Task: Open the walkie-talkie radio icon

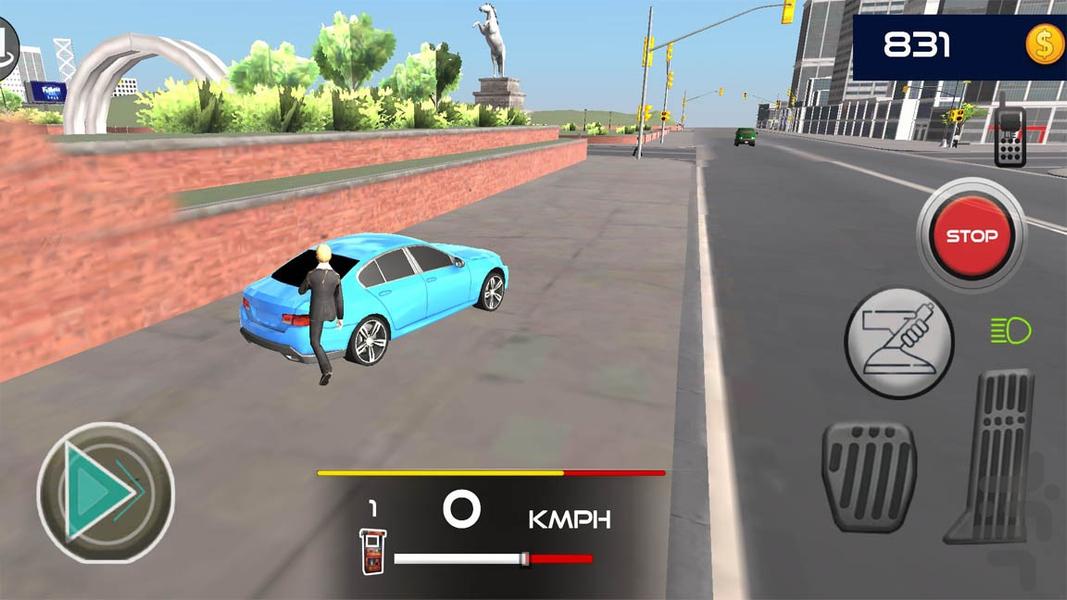Action: point(1010,133)
